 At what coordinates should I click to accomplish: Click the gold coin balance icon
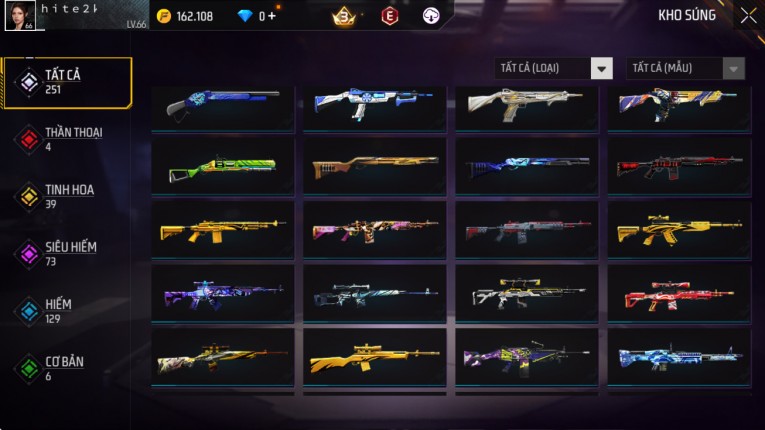point(164,16)
